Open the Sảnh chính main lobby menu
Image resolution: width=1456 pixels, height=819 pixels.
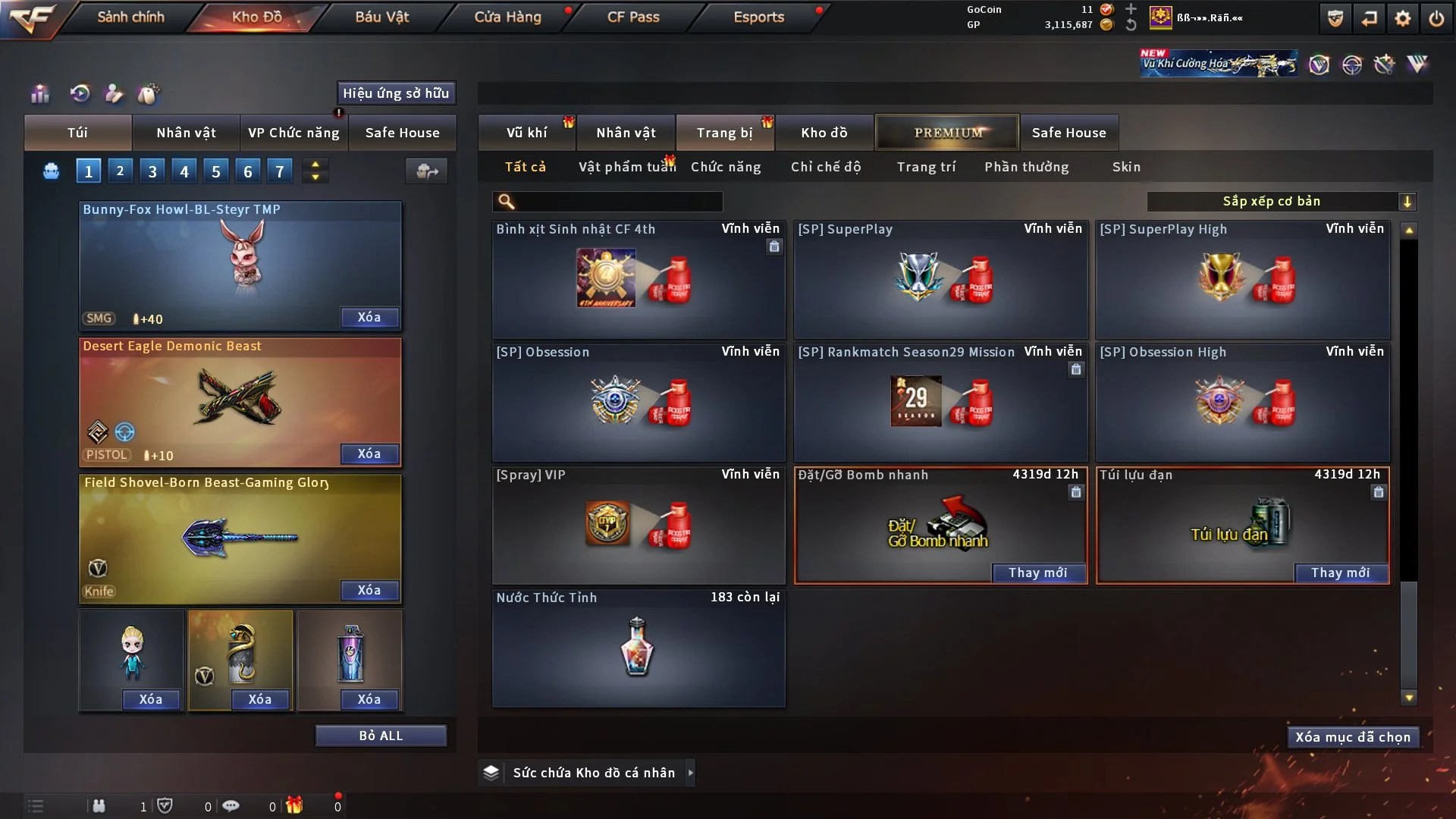pos(130,17)
